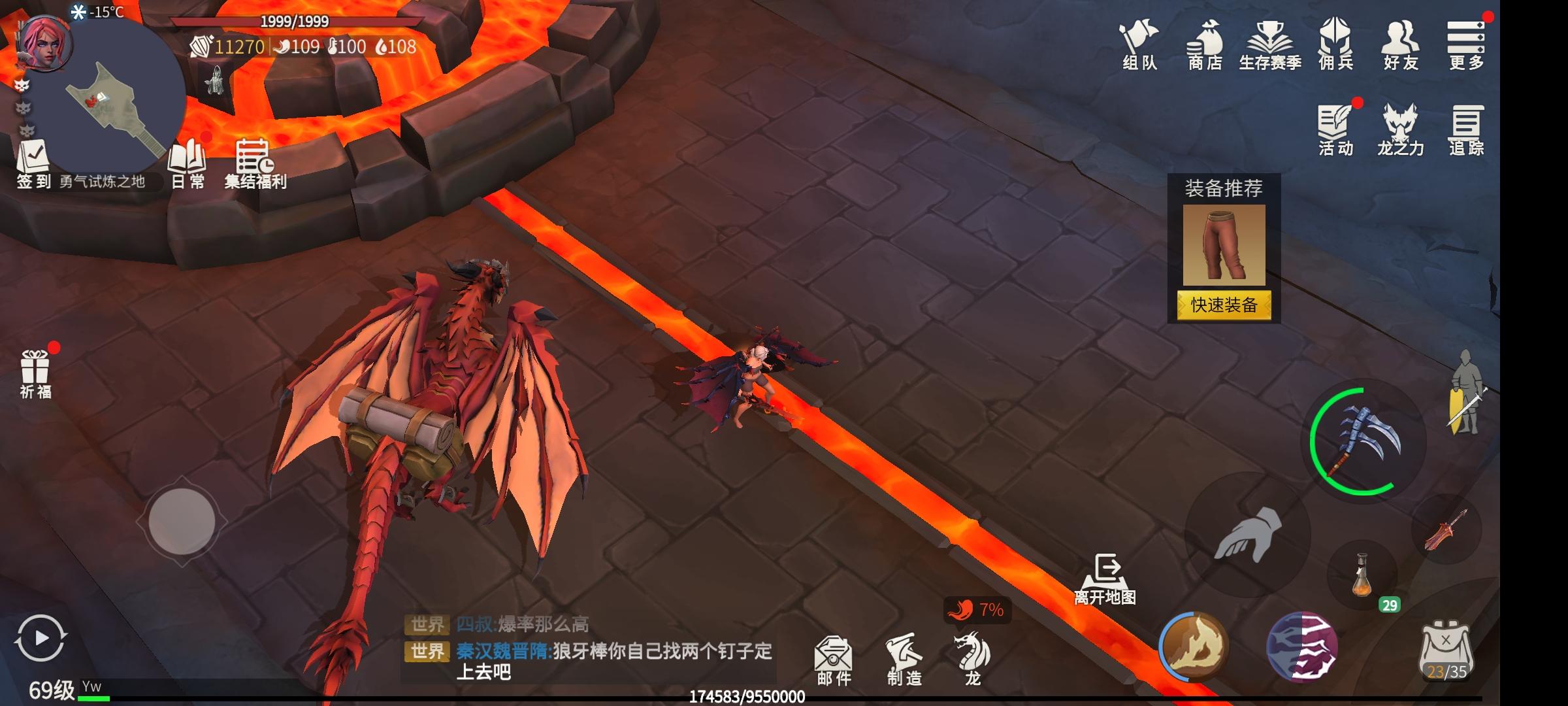Open the 更多 menu
Image resolution: width=1568 pixels, height=706 pixels.
1466,44
